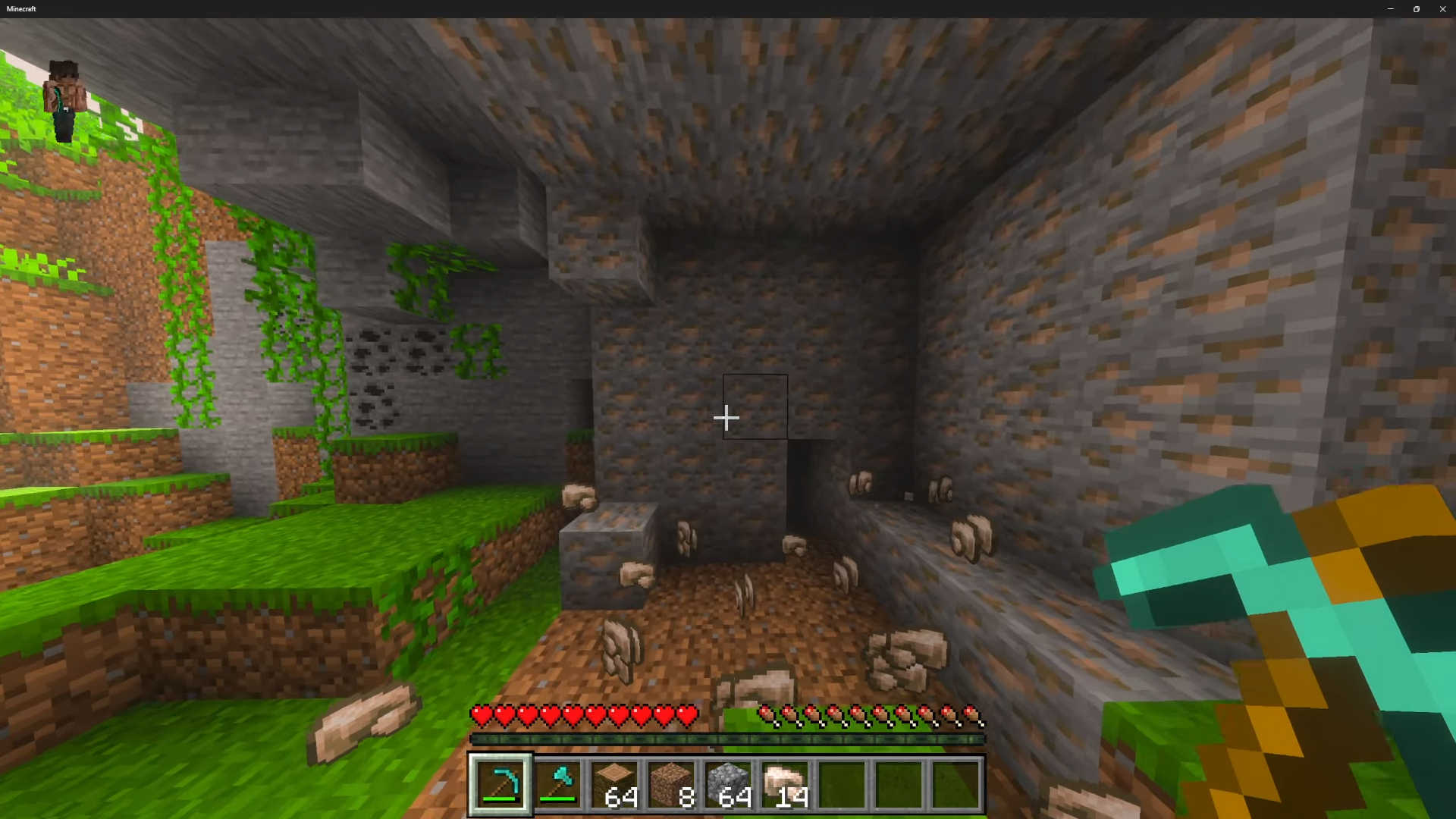Minimize the Minecraft window
1456x819 pixels.
click(1390, 9)
